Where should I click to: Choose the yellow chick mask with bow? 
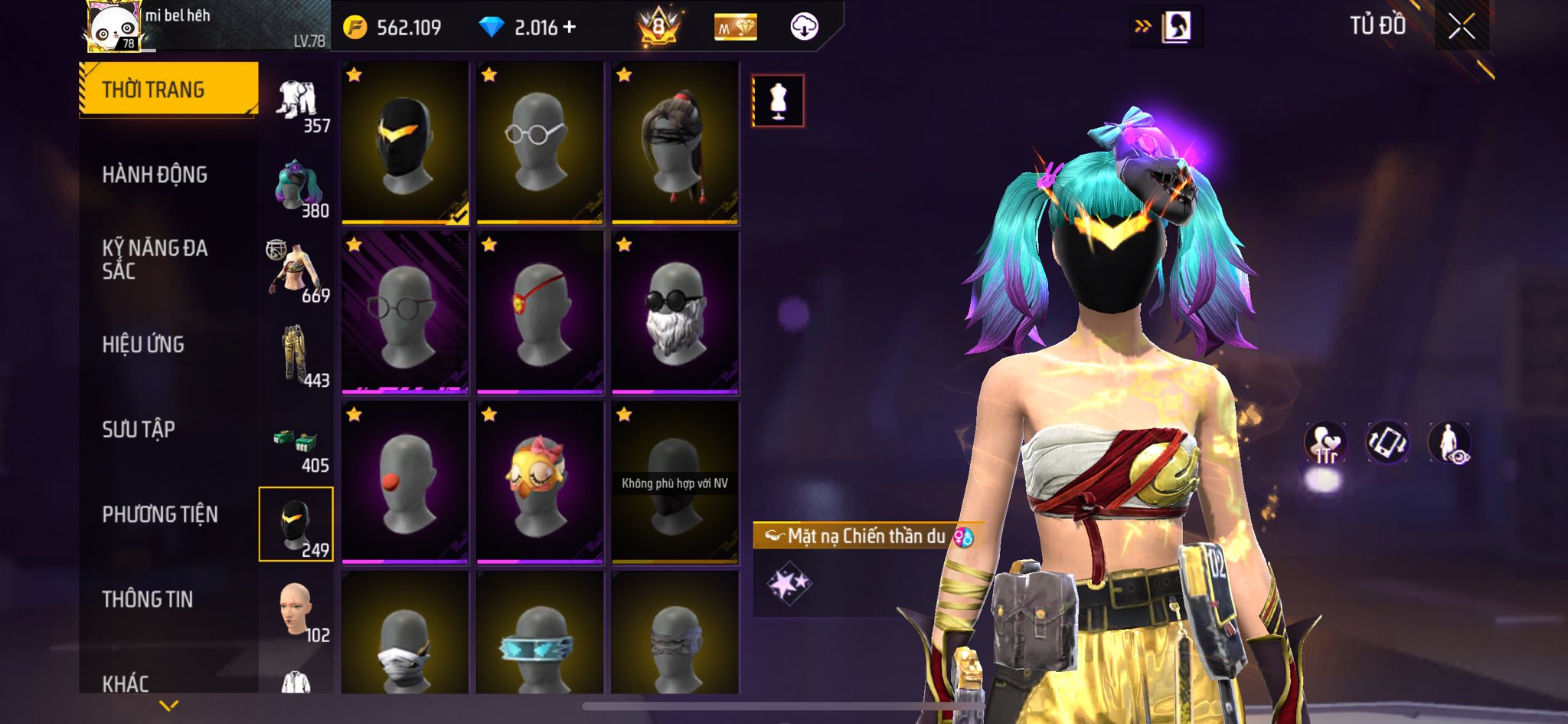(540, 483)
